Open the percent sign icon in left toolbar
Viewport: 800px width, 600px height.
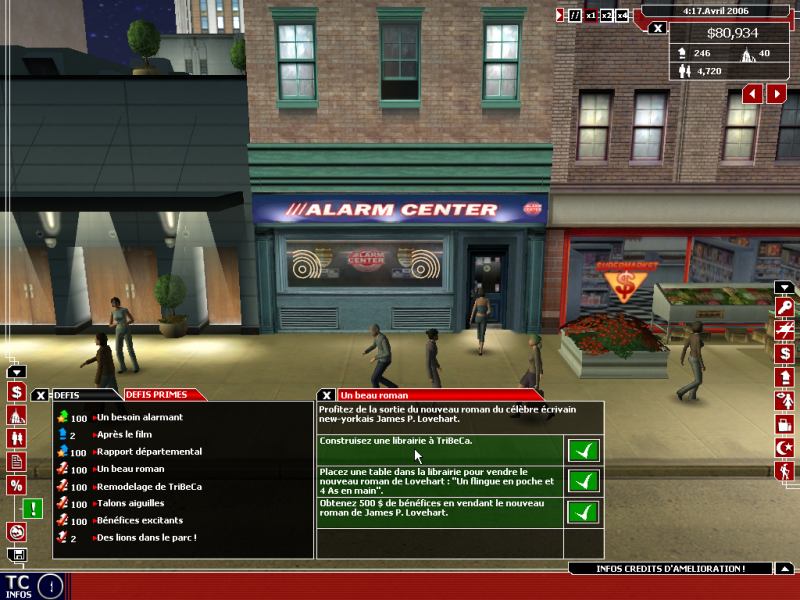(16, 484)
